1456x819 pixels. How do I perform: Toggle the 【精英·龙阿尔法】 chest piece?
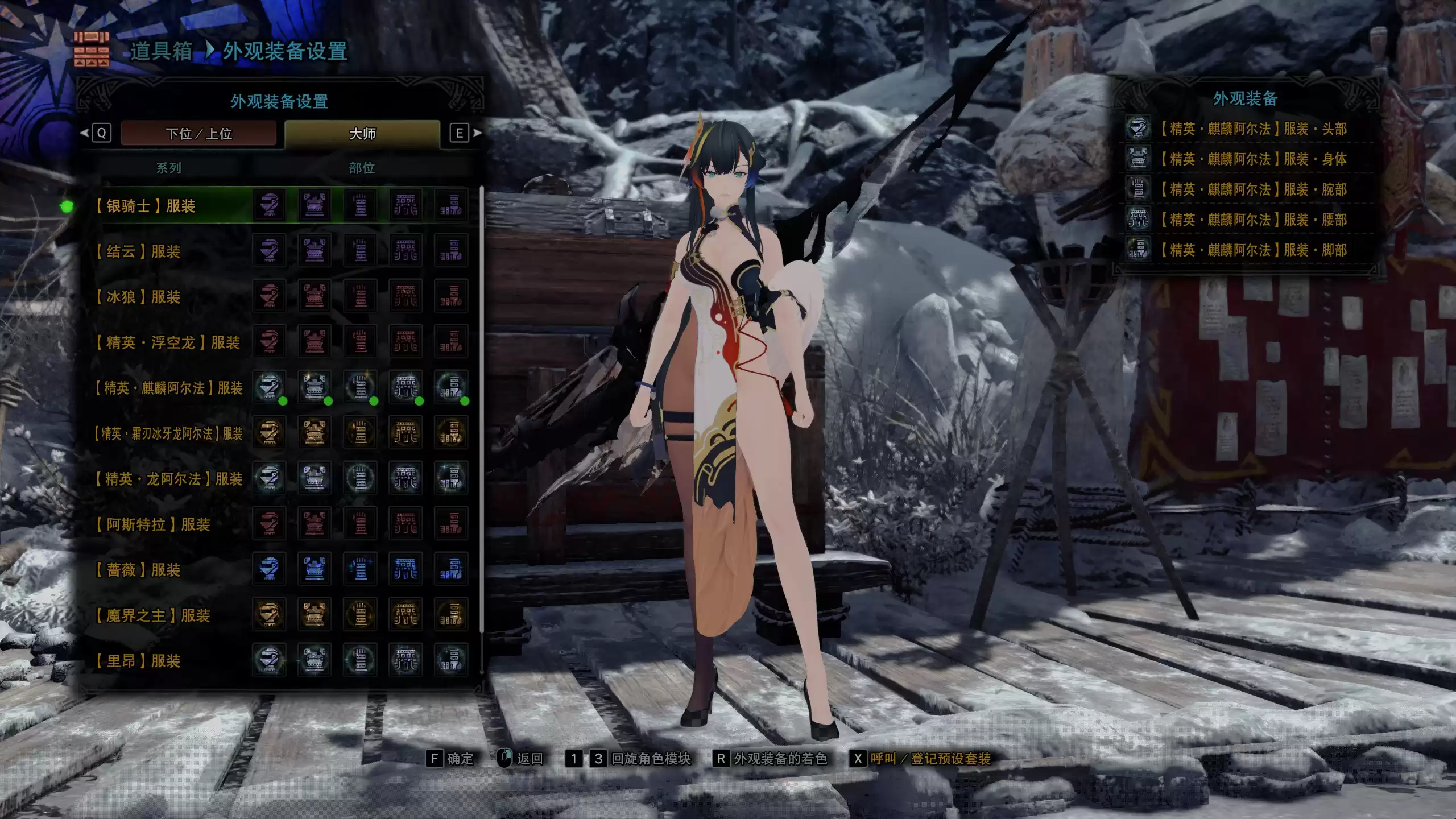click(316, 479)
